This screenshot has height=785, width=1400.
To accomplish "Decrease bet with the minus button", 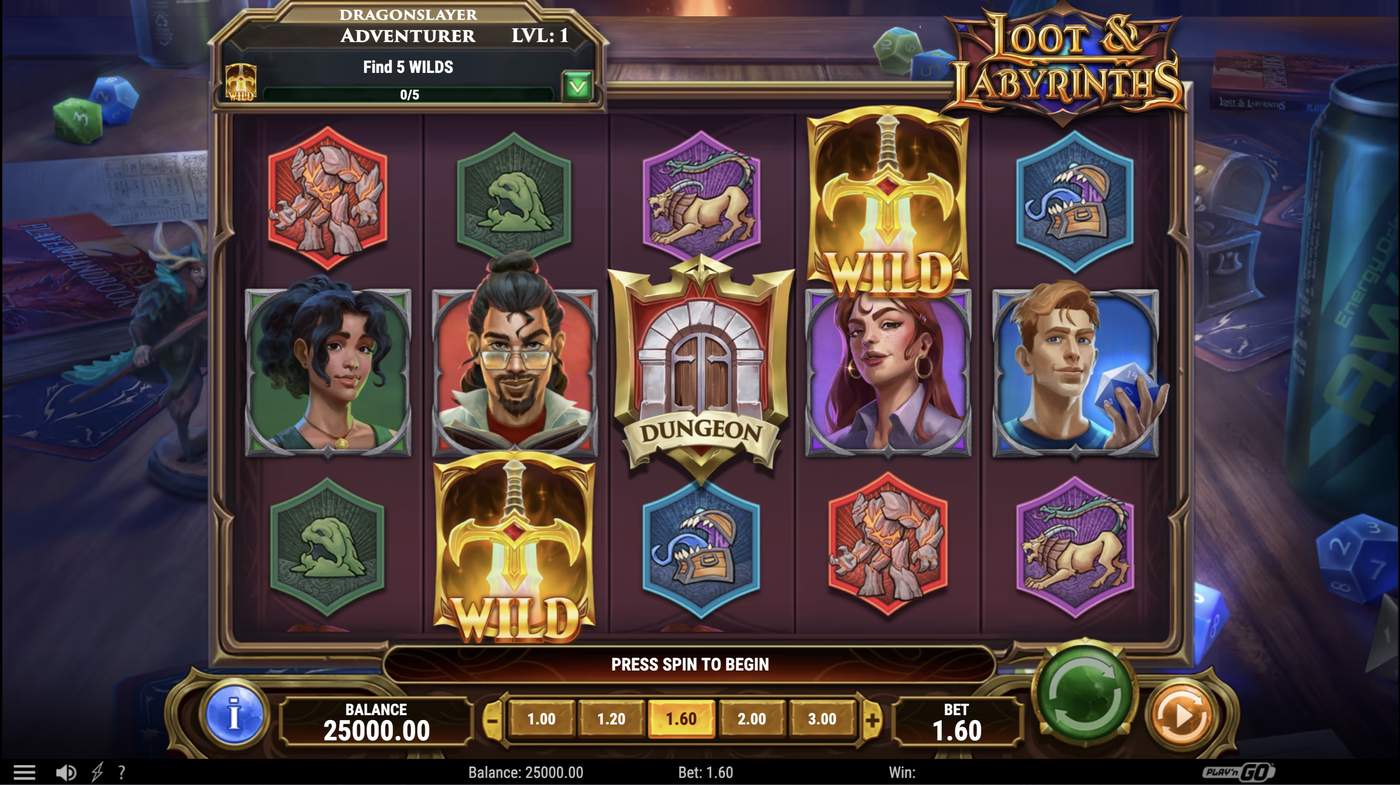I will coord(493,717).
